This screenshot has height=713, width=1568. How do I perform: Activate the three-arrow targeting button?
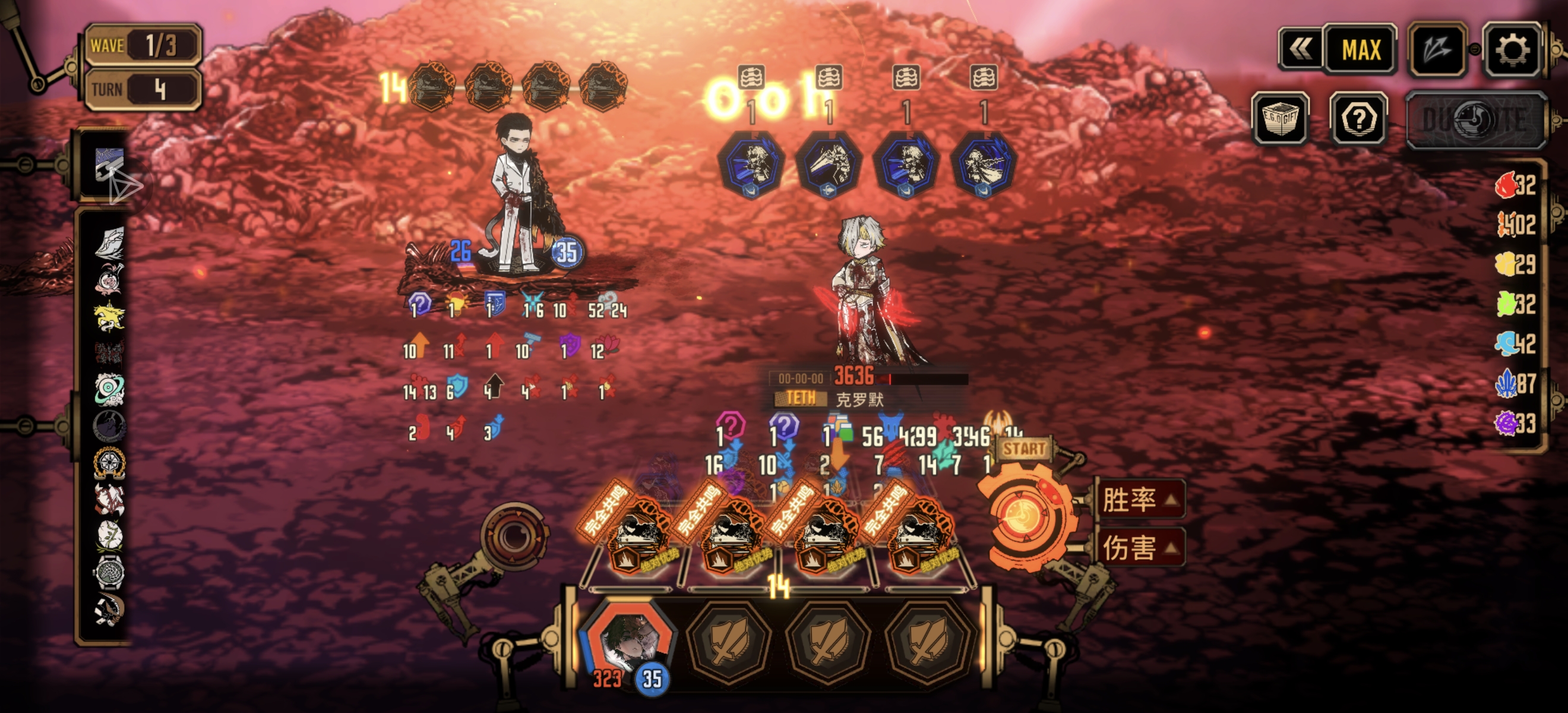point(1437,50)
